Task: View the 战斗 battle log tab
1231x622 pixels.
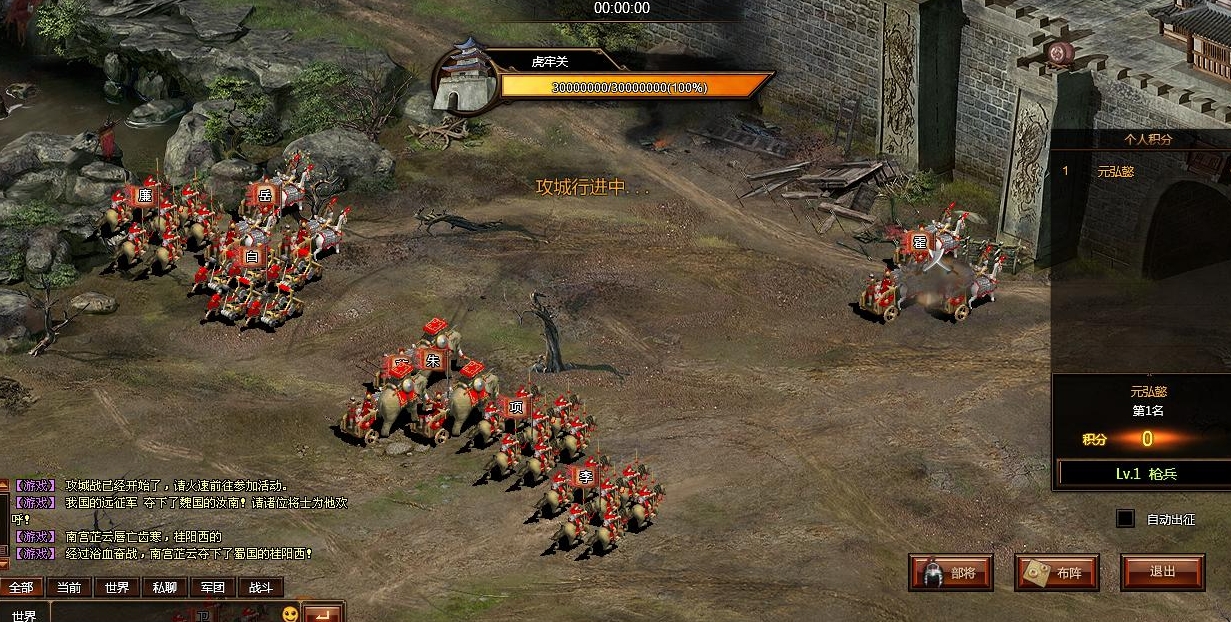Action: [261, 587]
